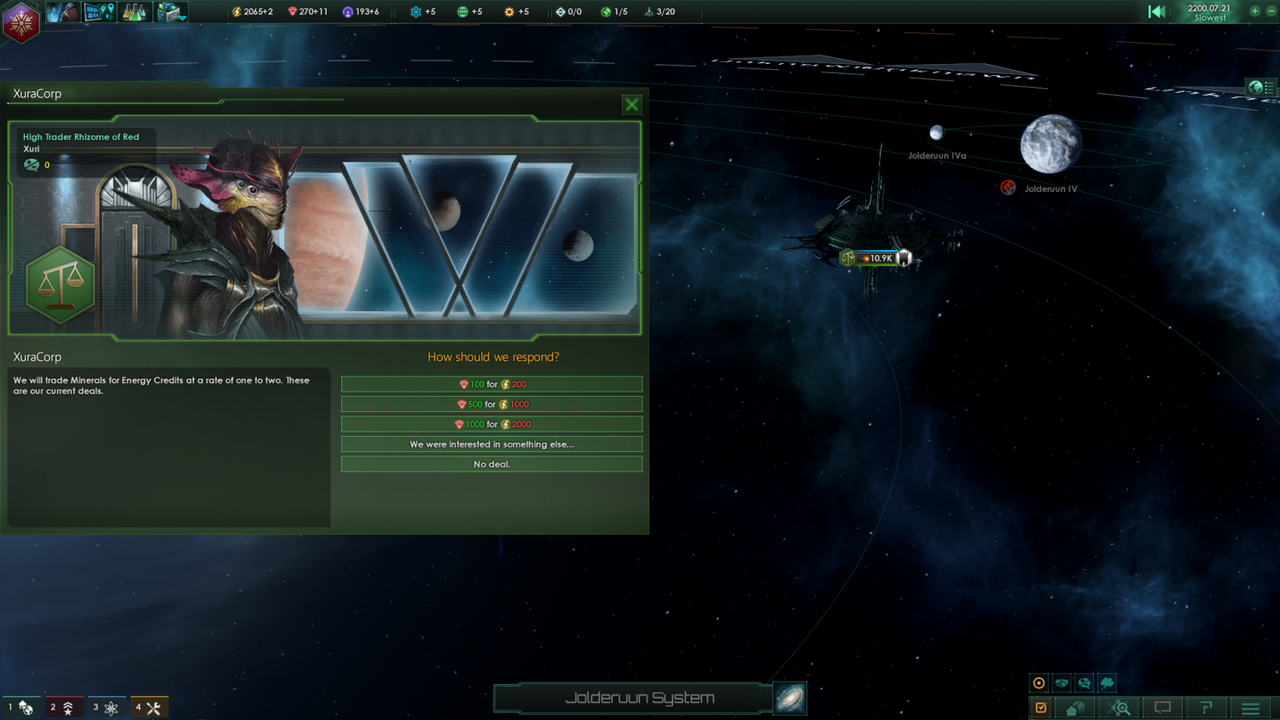The image size is (1280, 720).
Task: Choose the 'No deal' option
Action: pyautogui.click(x=491, y=464)
